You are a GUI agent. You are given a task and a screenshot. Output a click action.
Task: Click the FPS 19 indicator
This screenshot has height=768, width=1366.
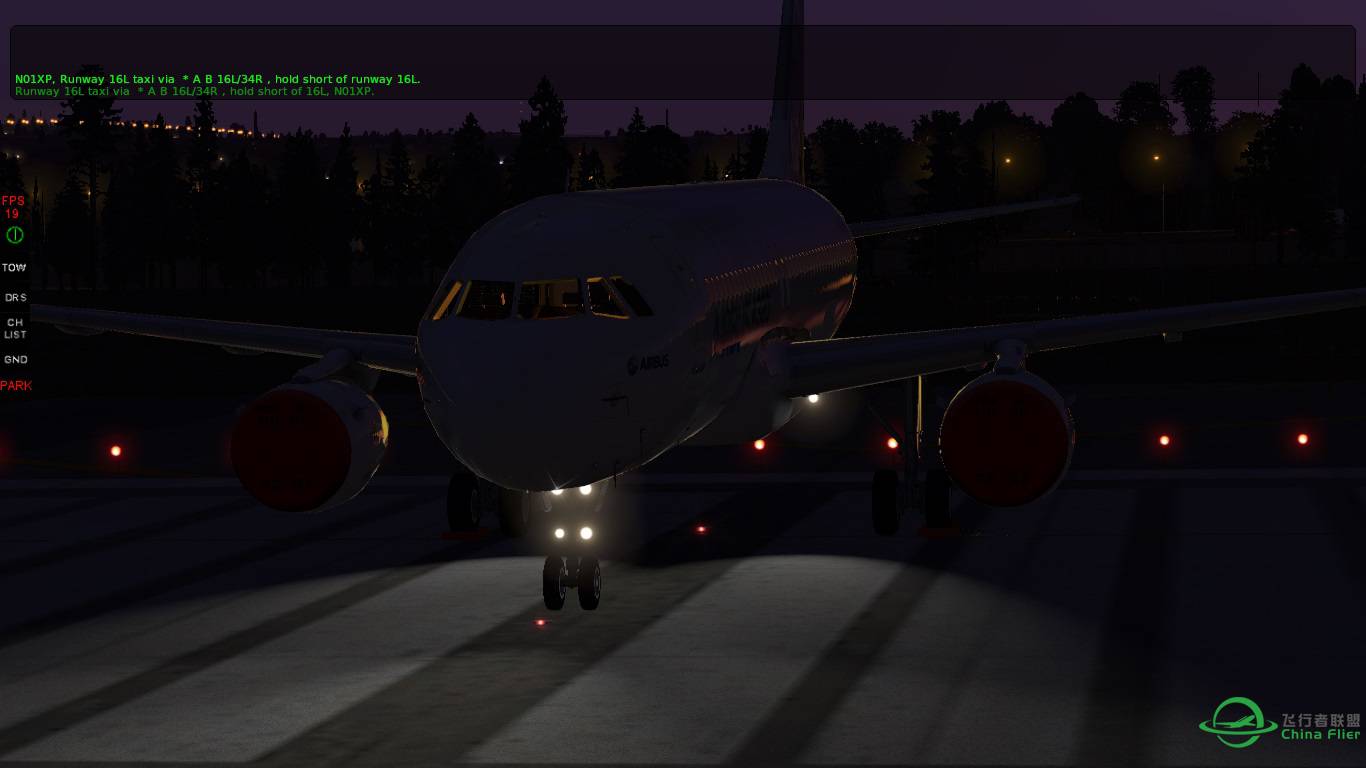click(x=13, y=206)
